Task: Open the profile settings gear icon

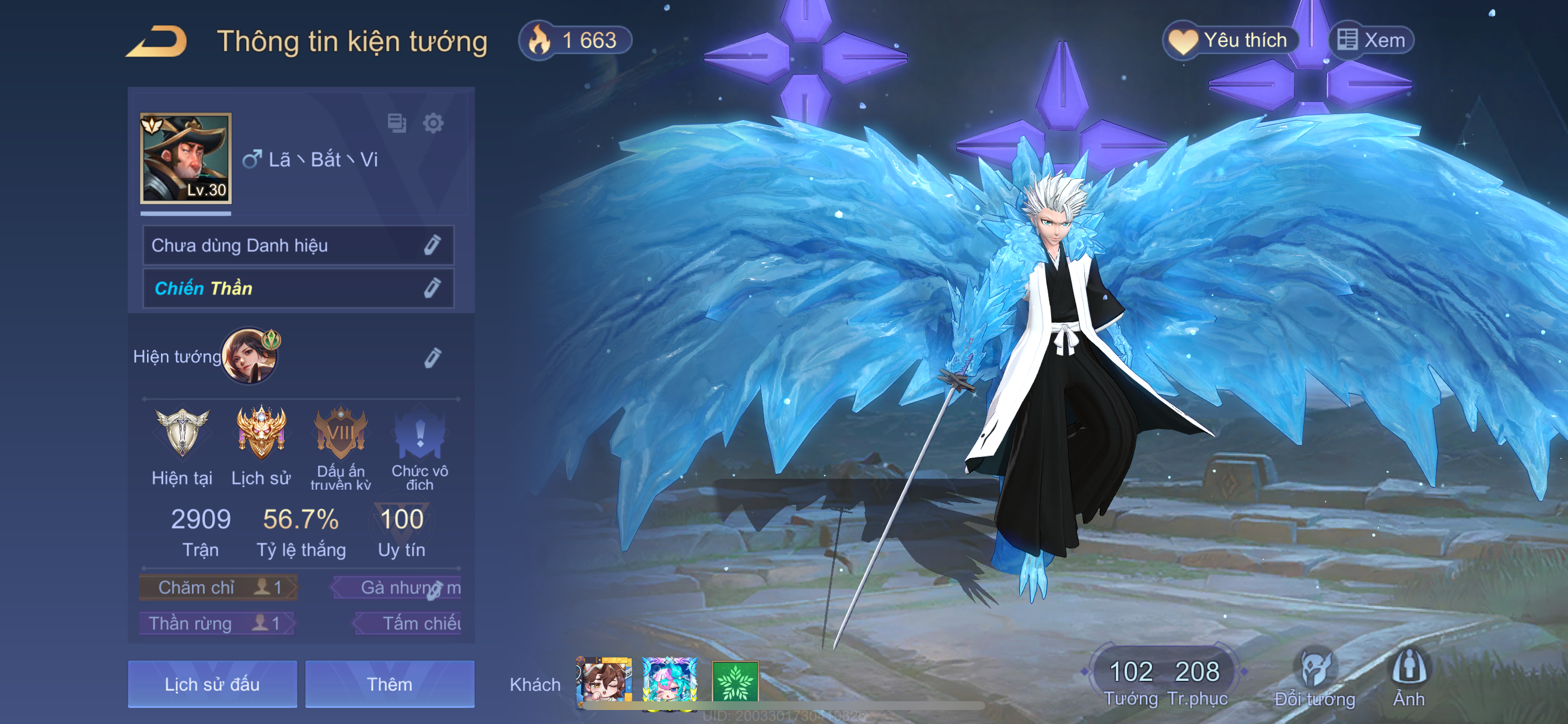Action: 433,124
